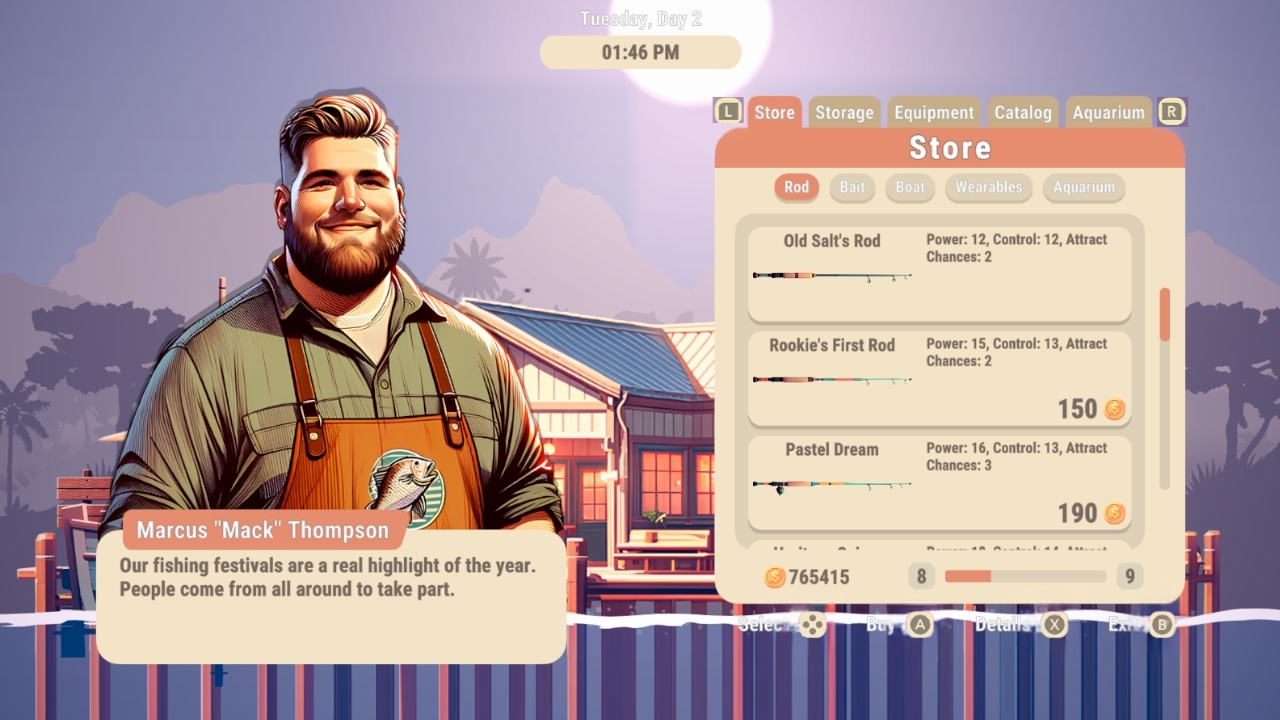Switch to the Storage tab
The width and height of the screenshot is (1280, 720).
pos(844,112)
